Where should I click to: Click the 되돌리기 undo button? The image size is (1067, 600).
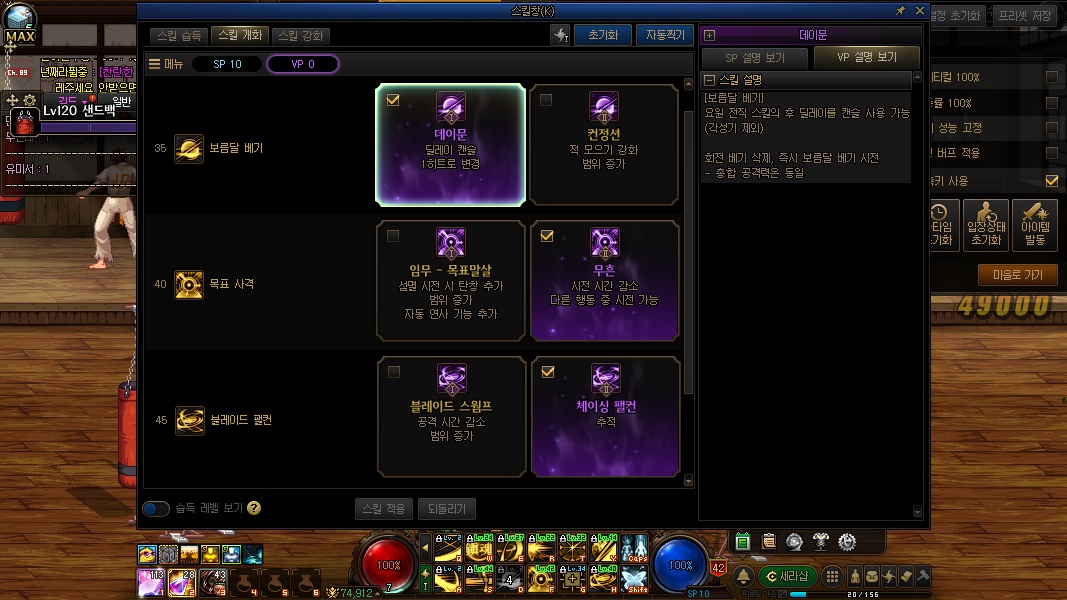coord(446,508)
